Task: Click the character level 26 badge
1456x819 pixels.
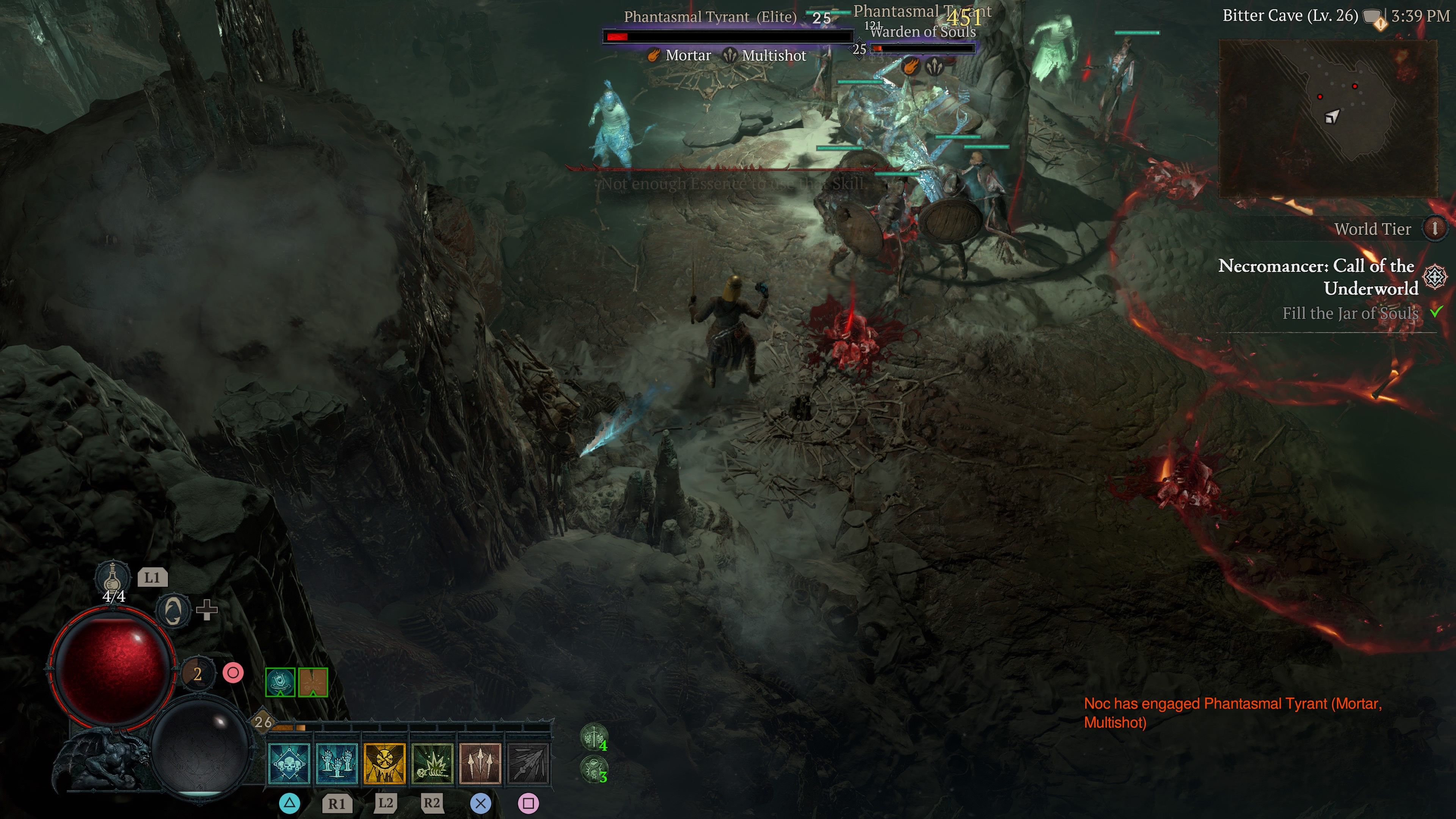Action: click(263, 721)
